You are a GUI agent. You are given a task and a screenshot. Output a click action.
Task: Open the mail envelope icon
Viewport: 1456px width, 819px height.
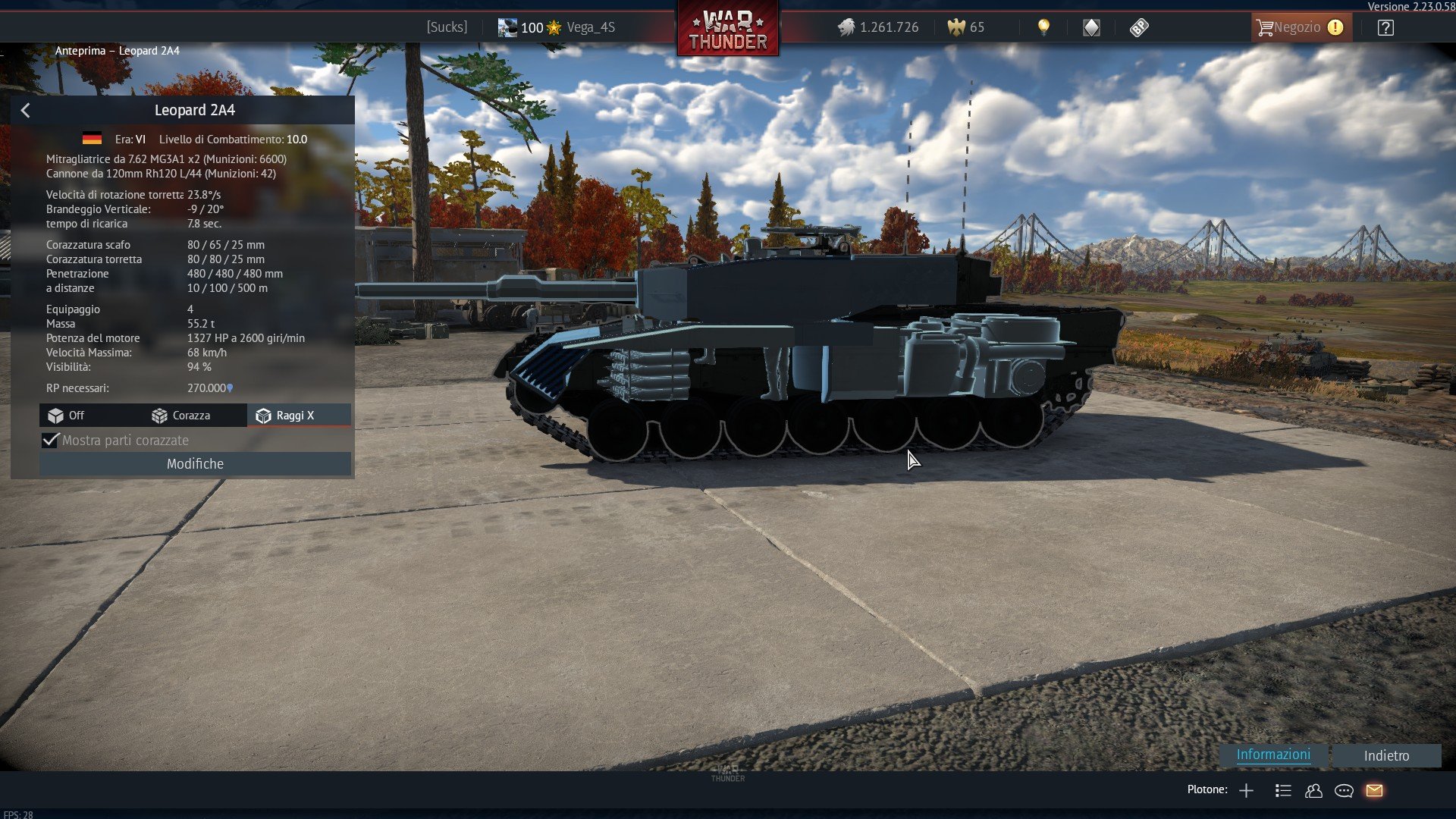point(1374,791)
